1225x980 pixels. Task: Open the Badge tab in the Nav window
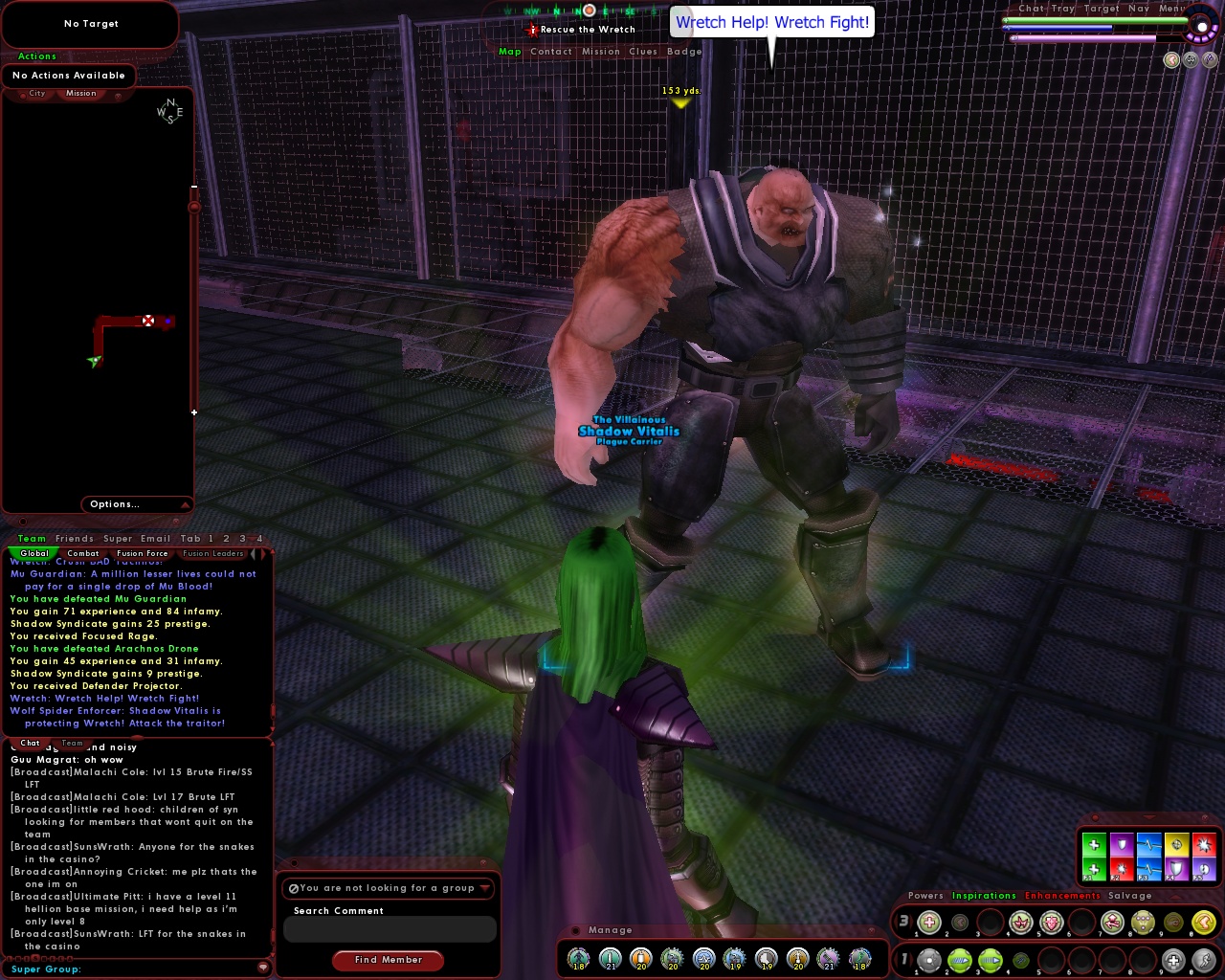point(683,51)
